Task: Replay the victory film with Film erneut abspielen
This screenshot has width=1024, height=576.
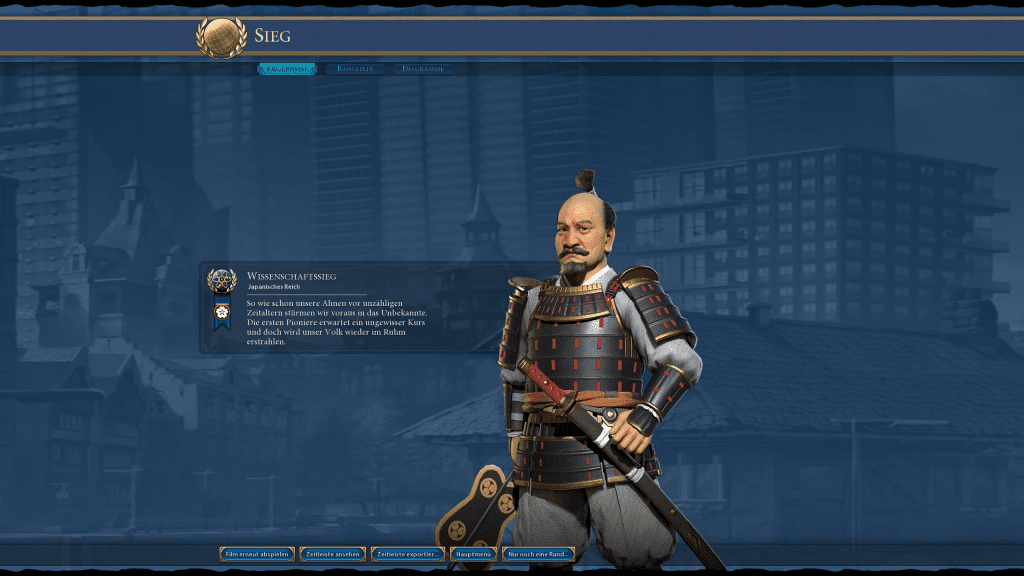Action: [x=257, y=554]
